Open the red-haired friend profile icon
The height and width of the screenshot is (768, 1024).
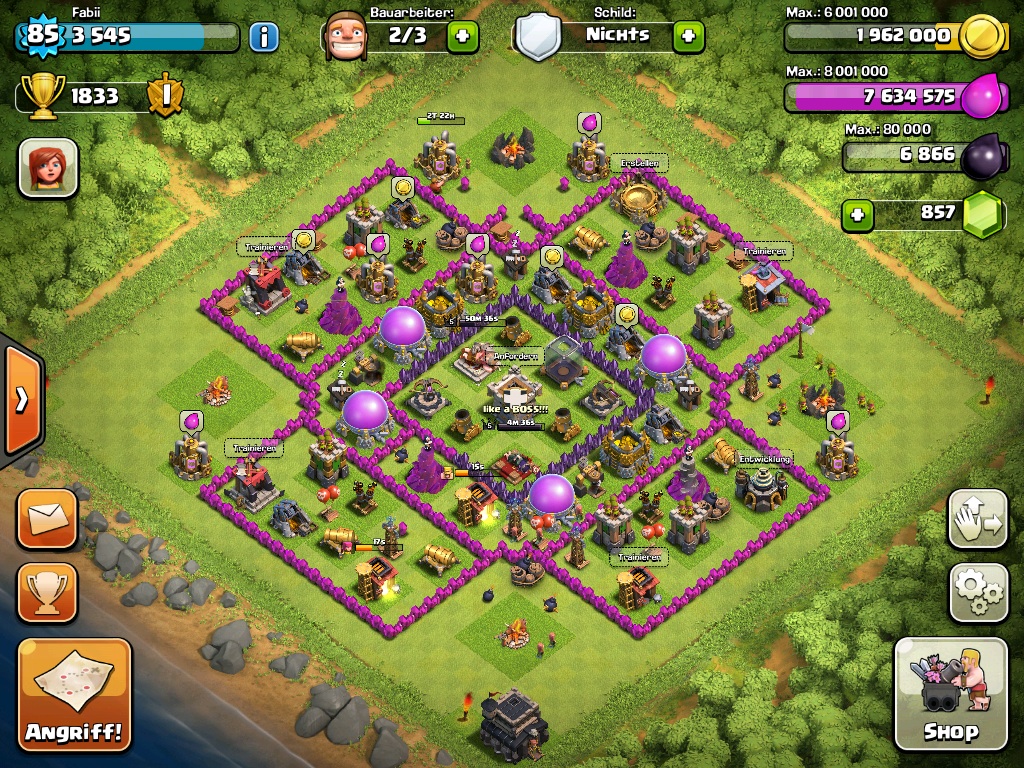click(48, 167)
